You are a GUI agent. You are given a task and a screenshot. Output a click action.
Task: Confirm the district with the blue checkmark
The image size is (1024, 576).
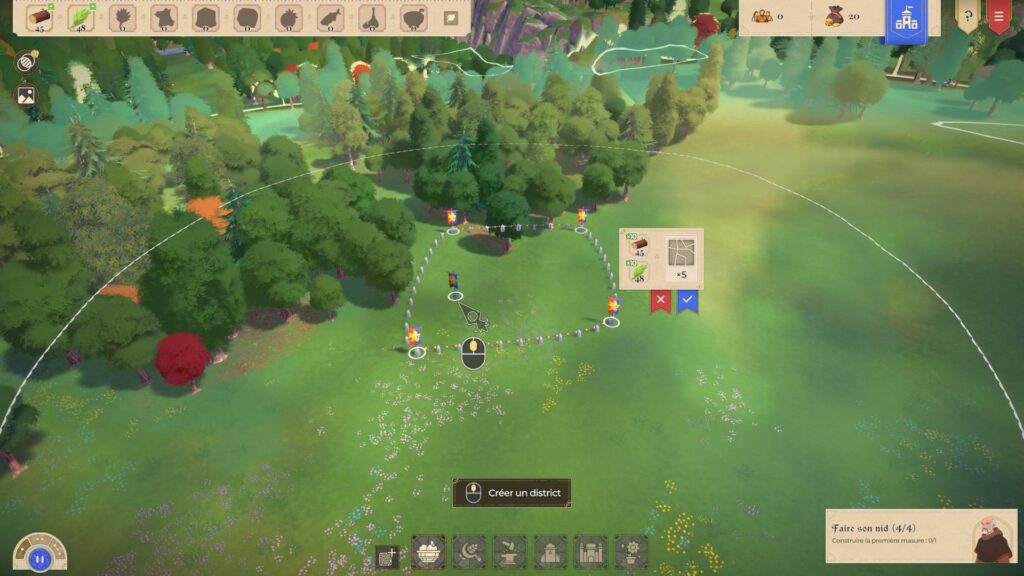click(687, 299)
